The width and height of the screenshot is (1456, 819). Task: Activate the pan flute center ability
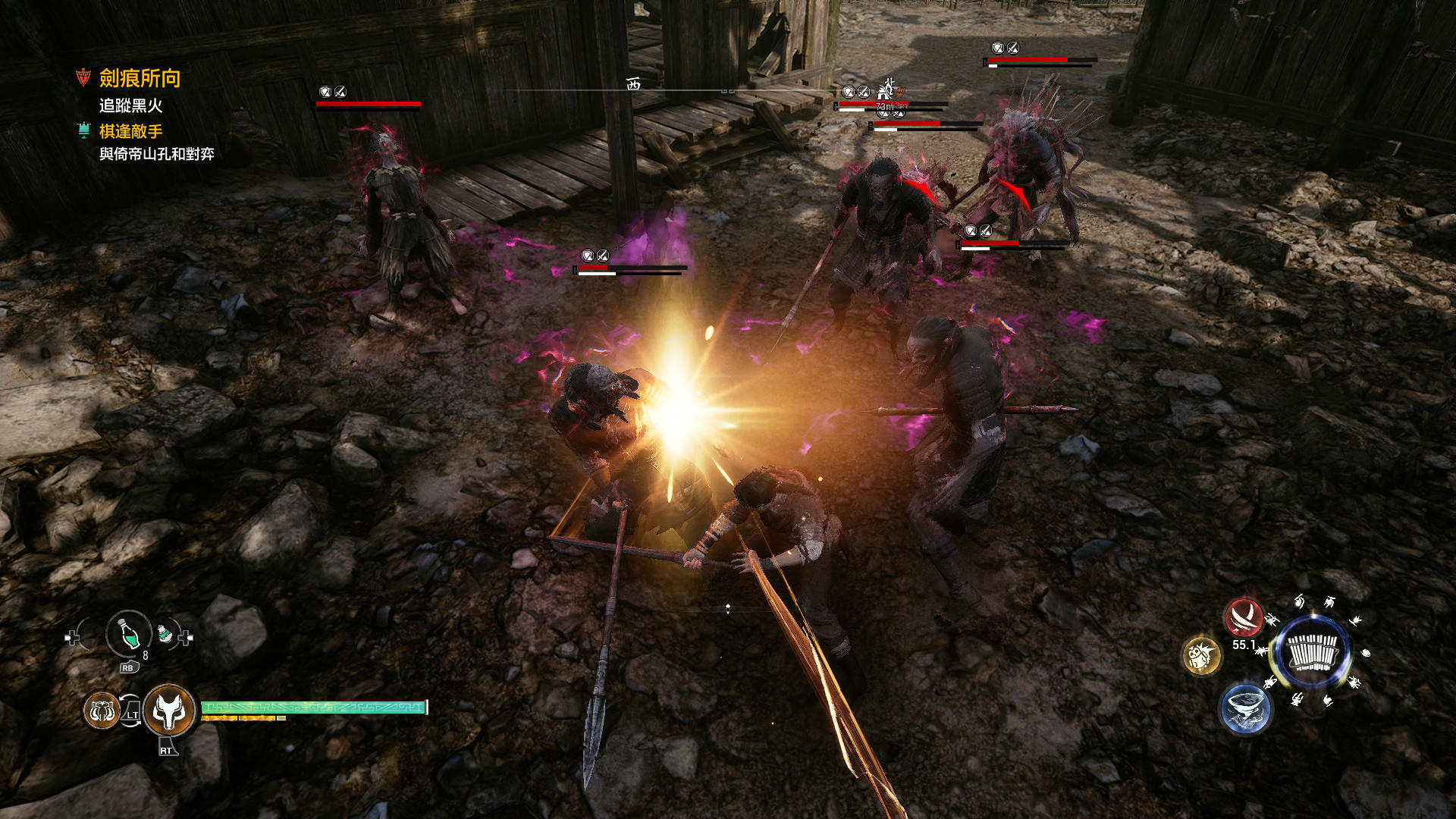tap(1312, 652)
